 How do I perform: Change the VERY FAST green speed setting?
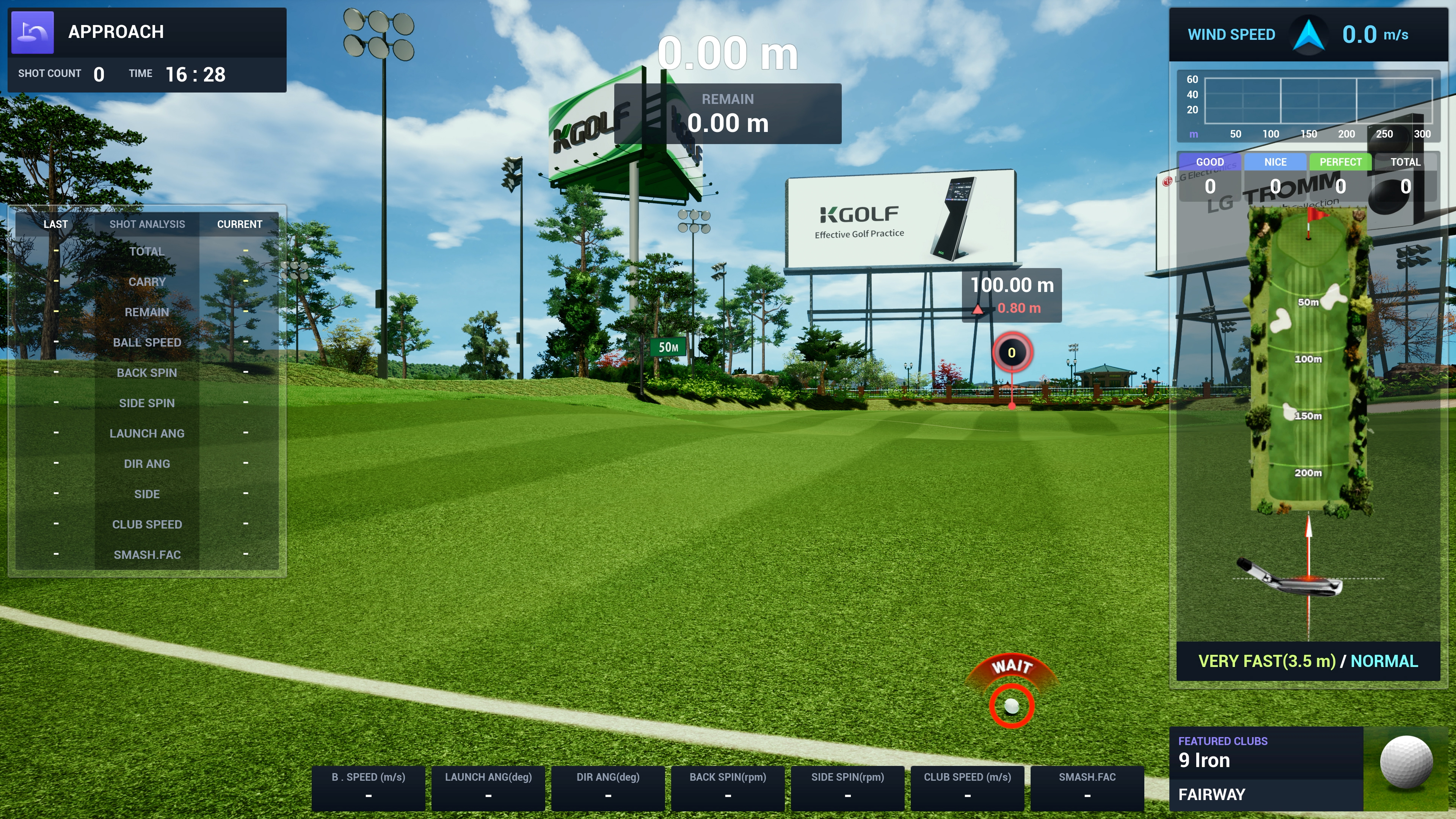tap(1267, 661)
